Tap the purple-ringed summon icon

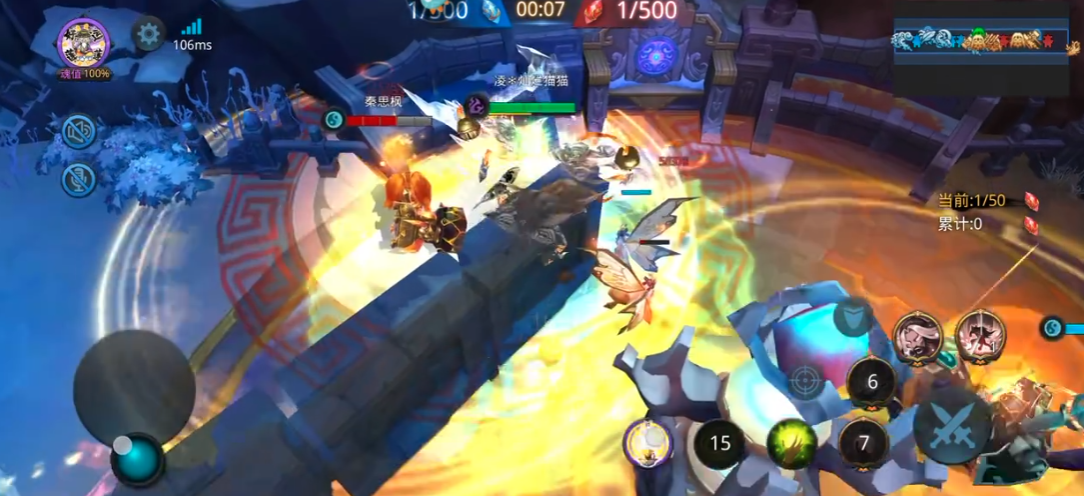click(648, 442)
